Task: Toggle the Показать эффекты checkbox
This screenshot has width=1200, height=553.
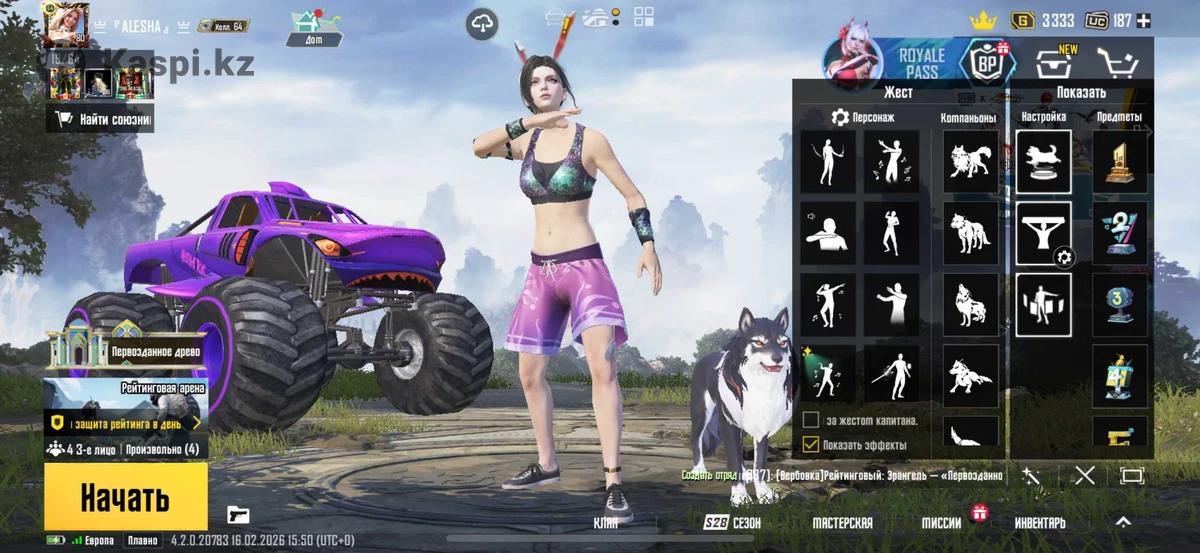Action: click(x=811, y=444)
